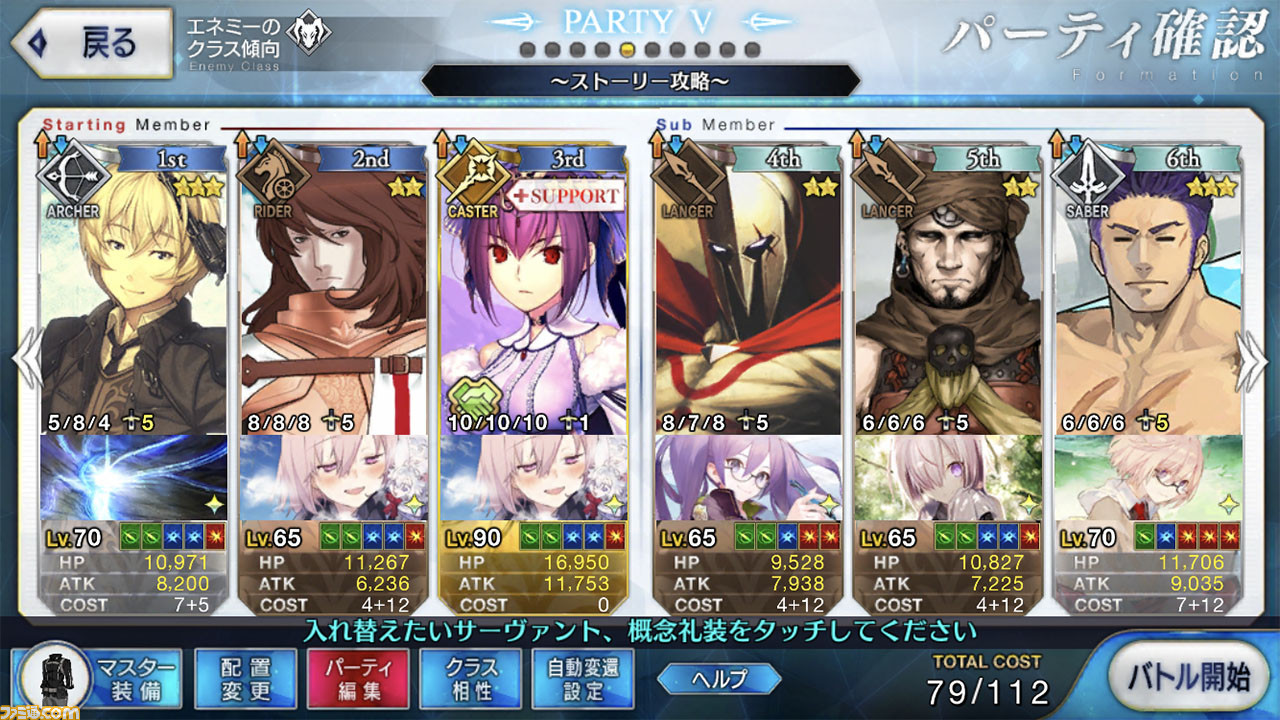This screenshot has width=1280, height=720.
Task: Start the battle with バトル開始
Action: [1191, 677]
